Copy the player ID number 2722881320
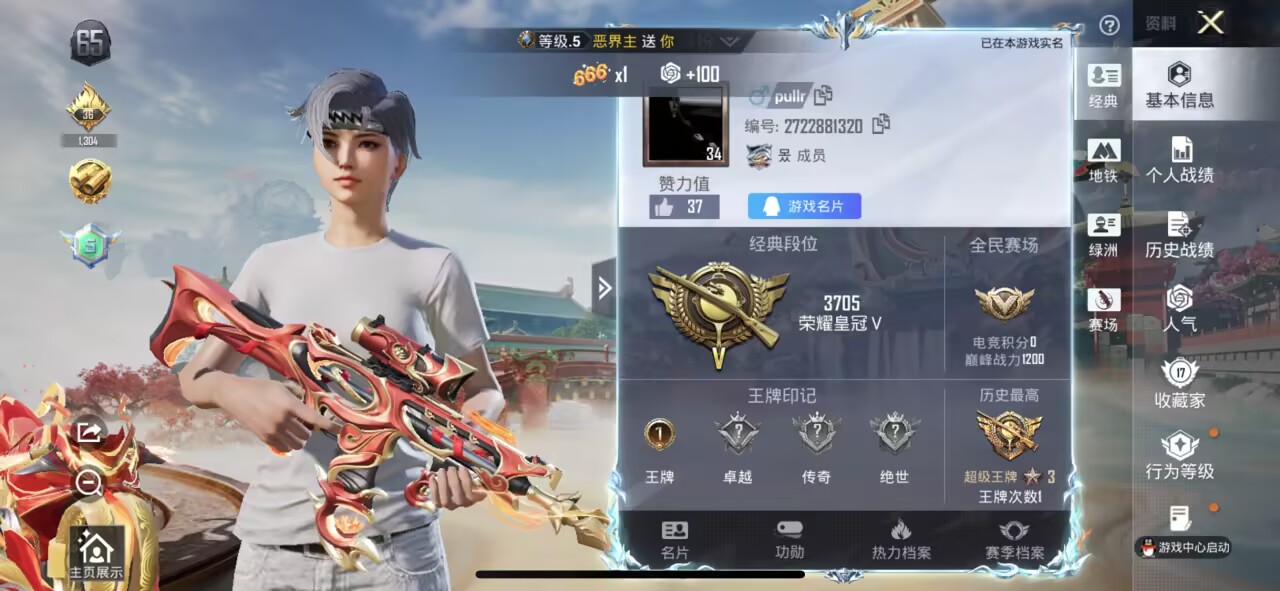 (x=881, y=125)
